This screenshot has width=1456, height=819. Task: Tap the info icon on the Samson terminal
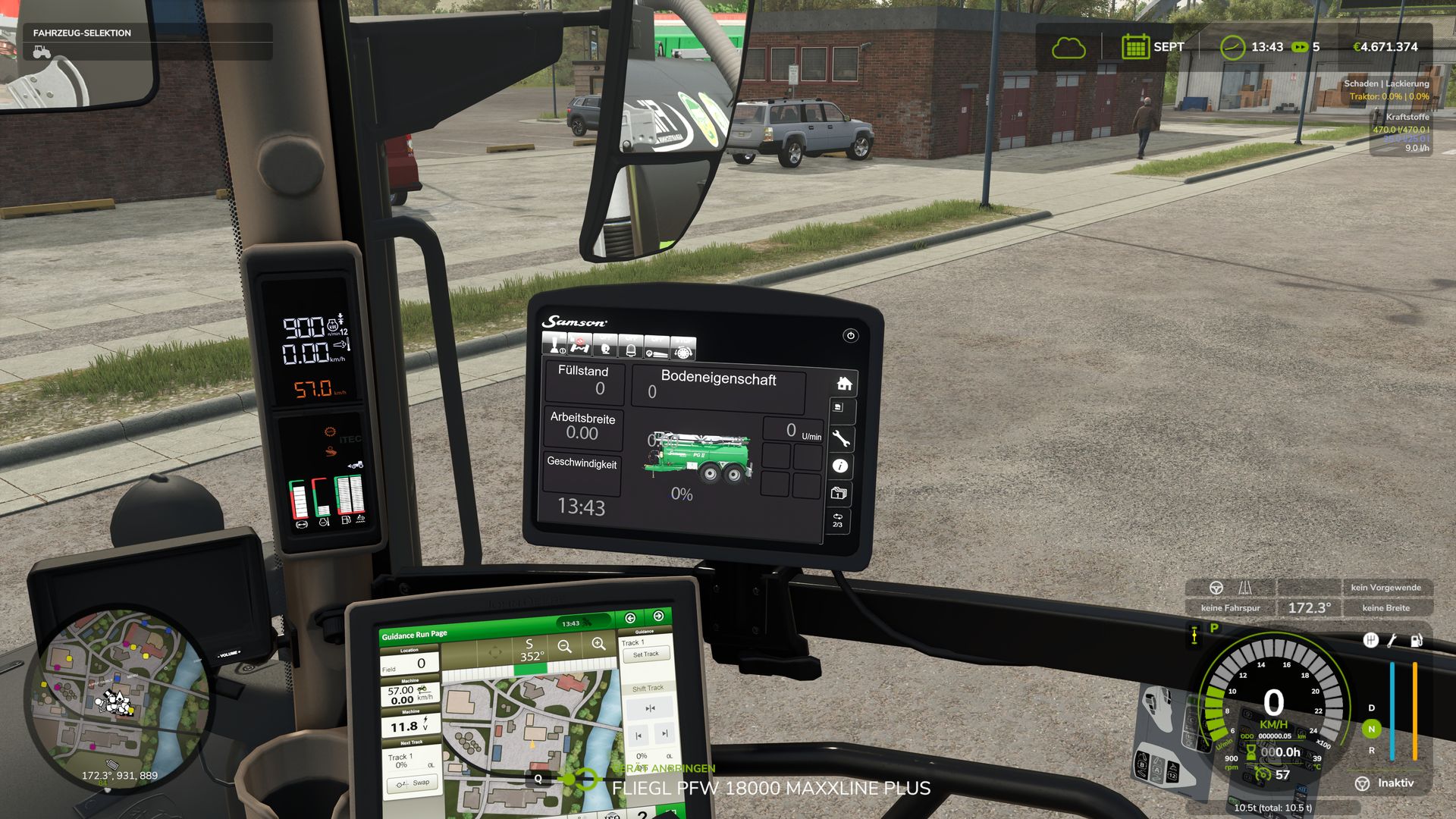[x=840, y=467]
